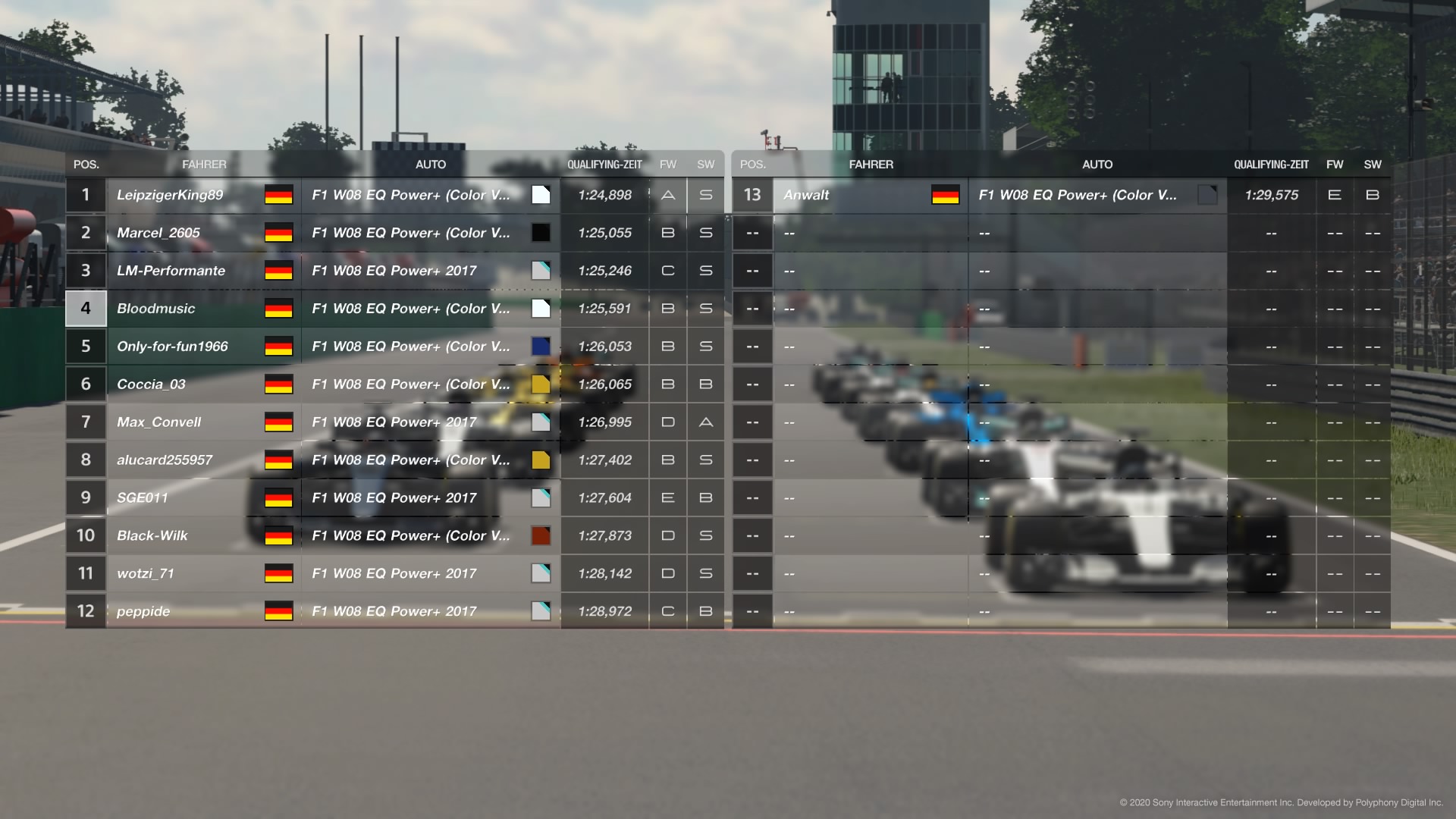Click the black livery icon on Marcel_2605's row
This screenshot has height=819, width=1456.
541,233
